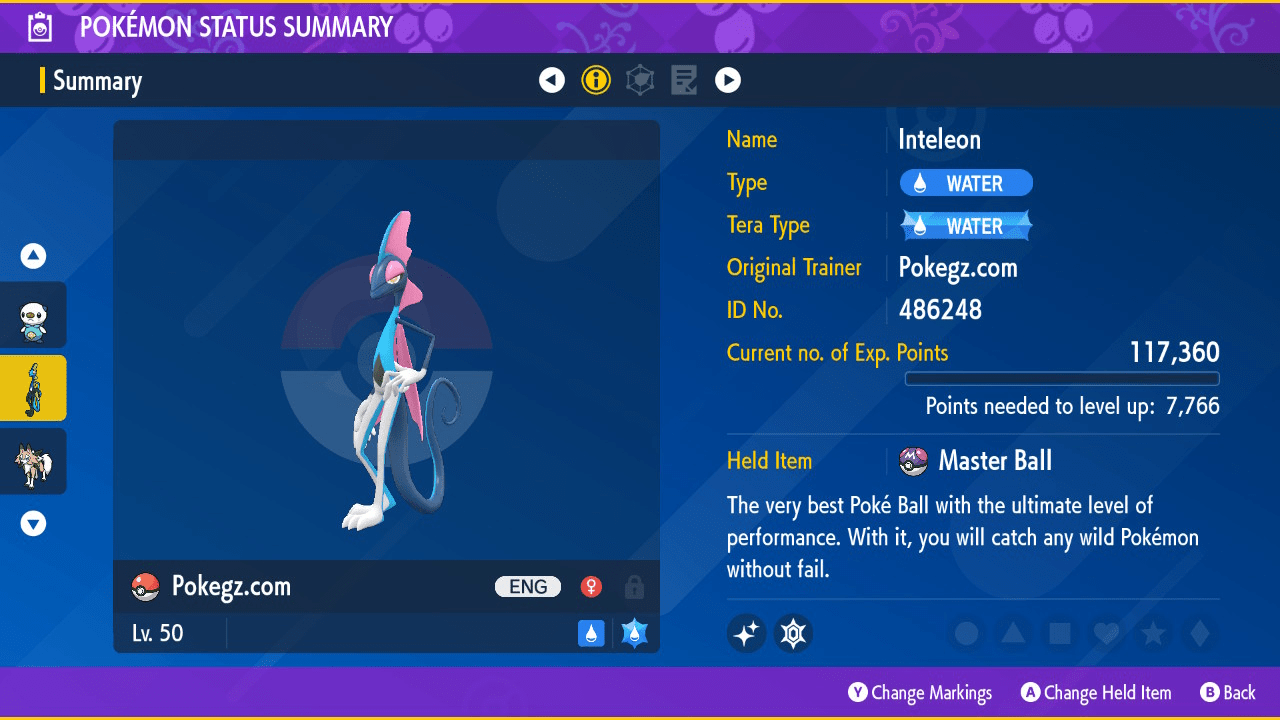Toggle the heart marking
This screenshot has width=1280, height=720.
[1105, 633]
